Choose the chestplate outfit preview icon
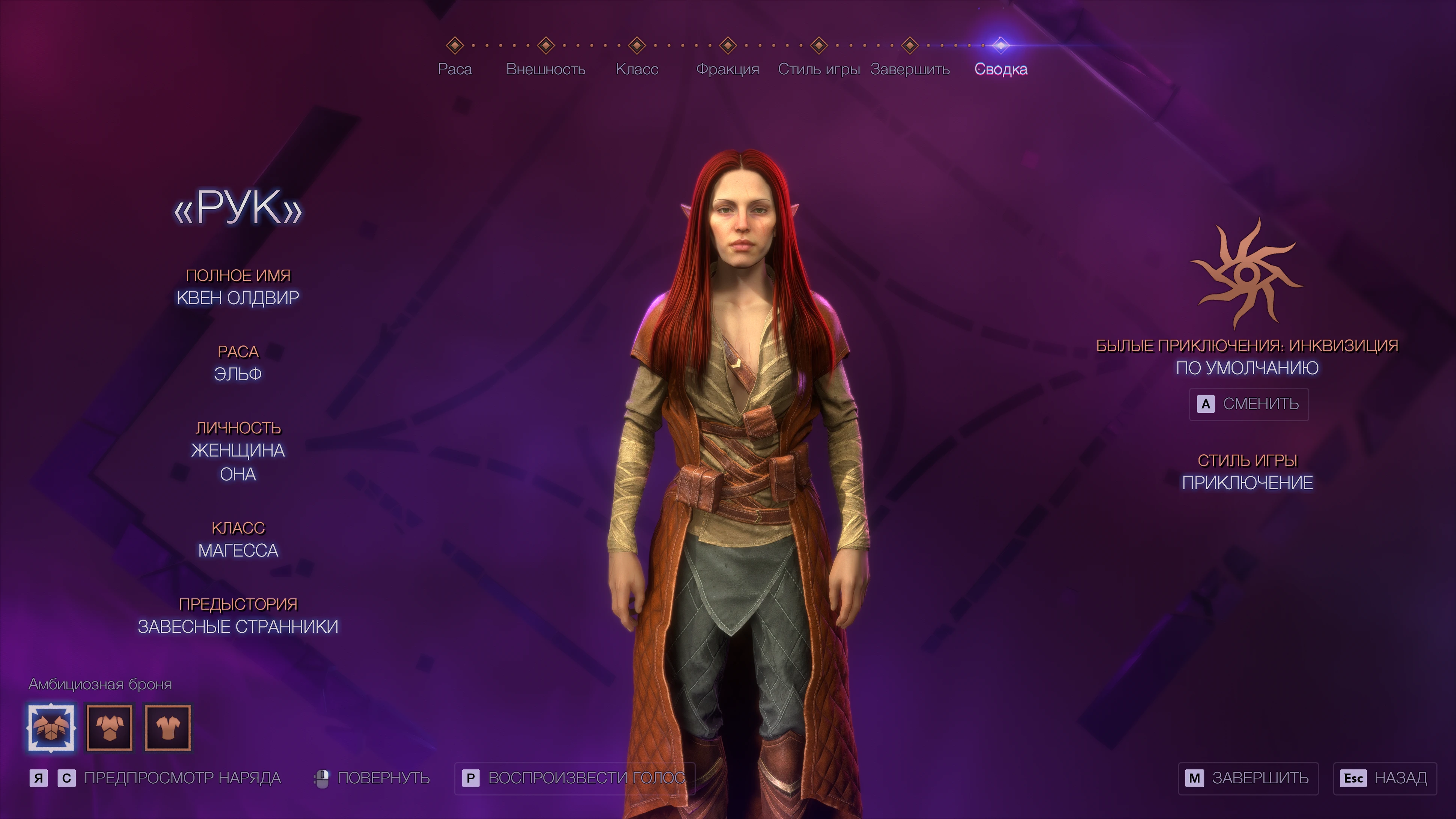This screenshot has width=1456, height=819. tap(110, 727)
